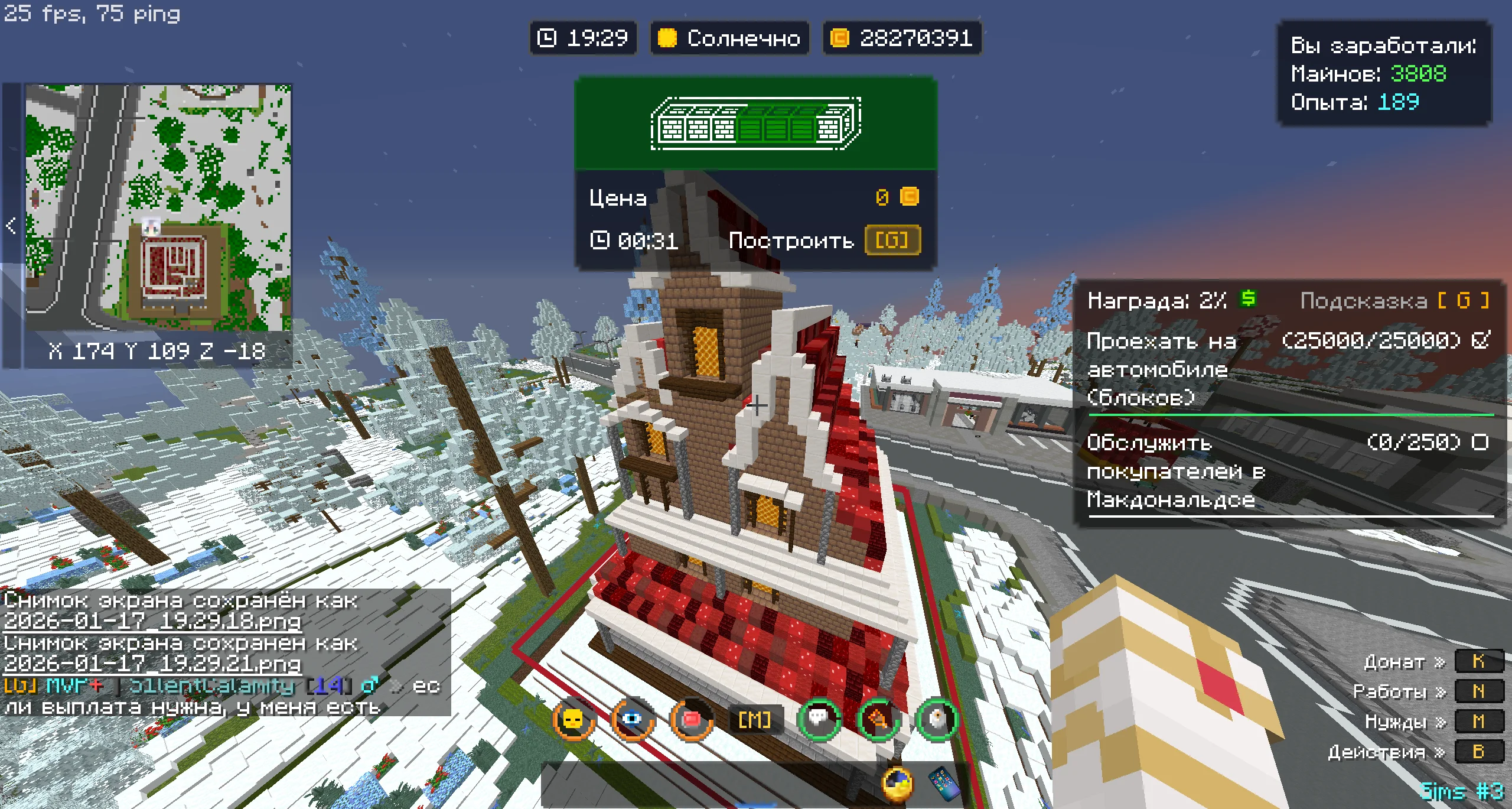Open the 2026-01-17_19.29.18.png screenshot link
1512x809 pixels.
coord(152,621)
